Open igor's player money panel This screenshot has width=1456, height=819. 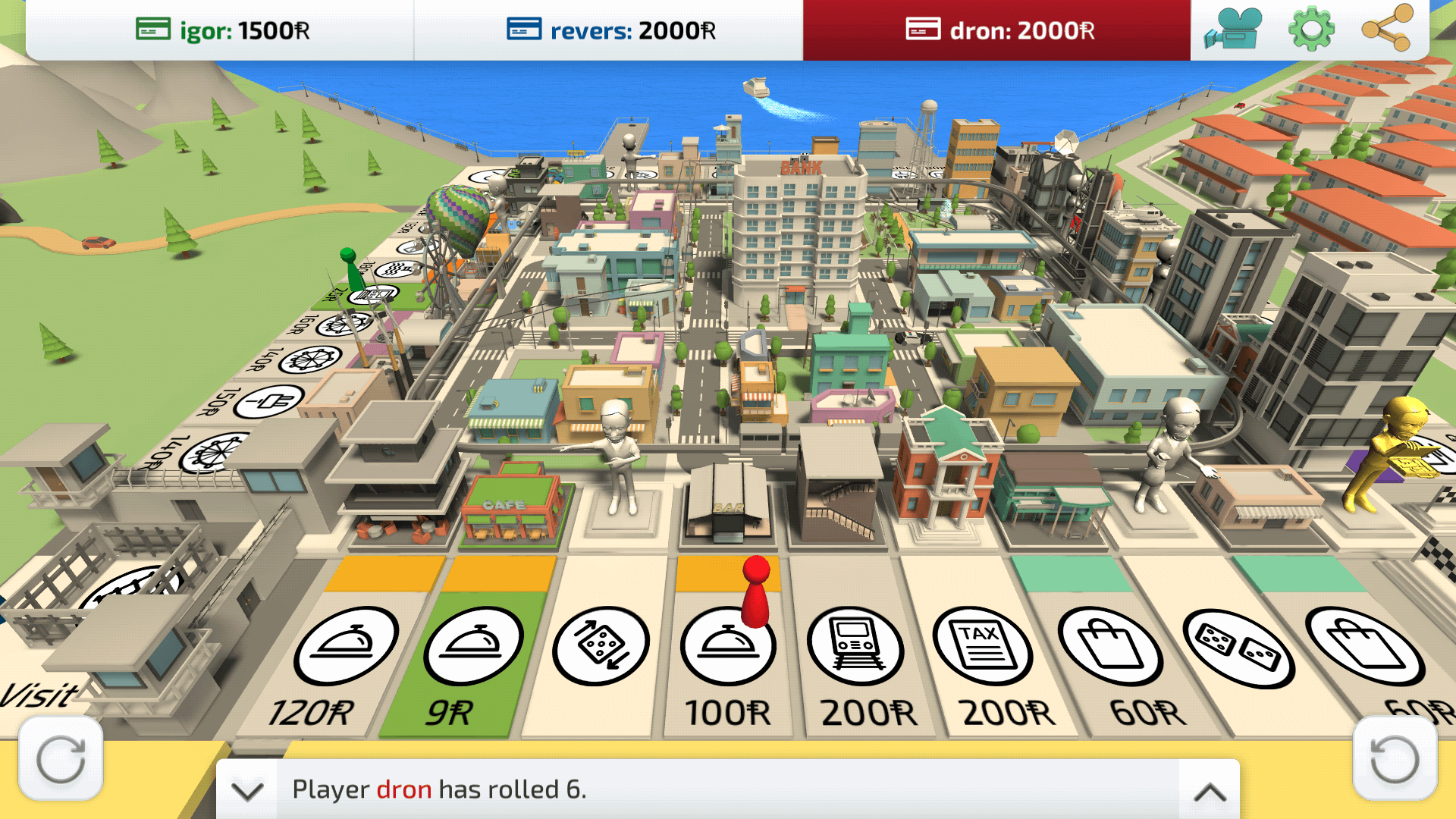coord(221,30)
